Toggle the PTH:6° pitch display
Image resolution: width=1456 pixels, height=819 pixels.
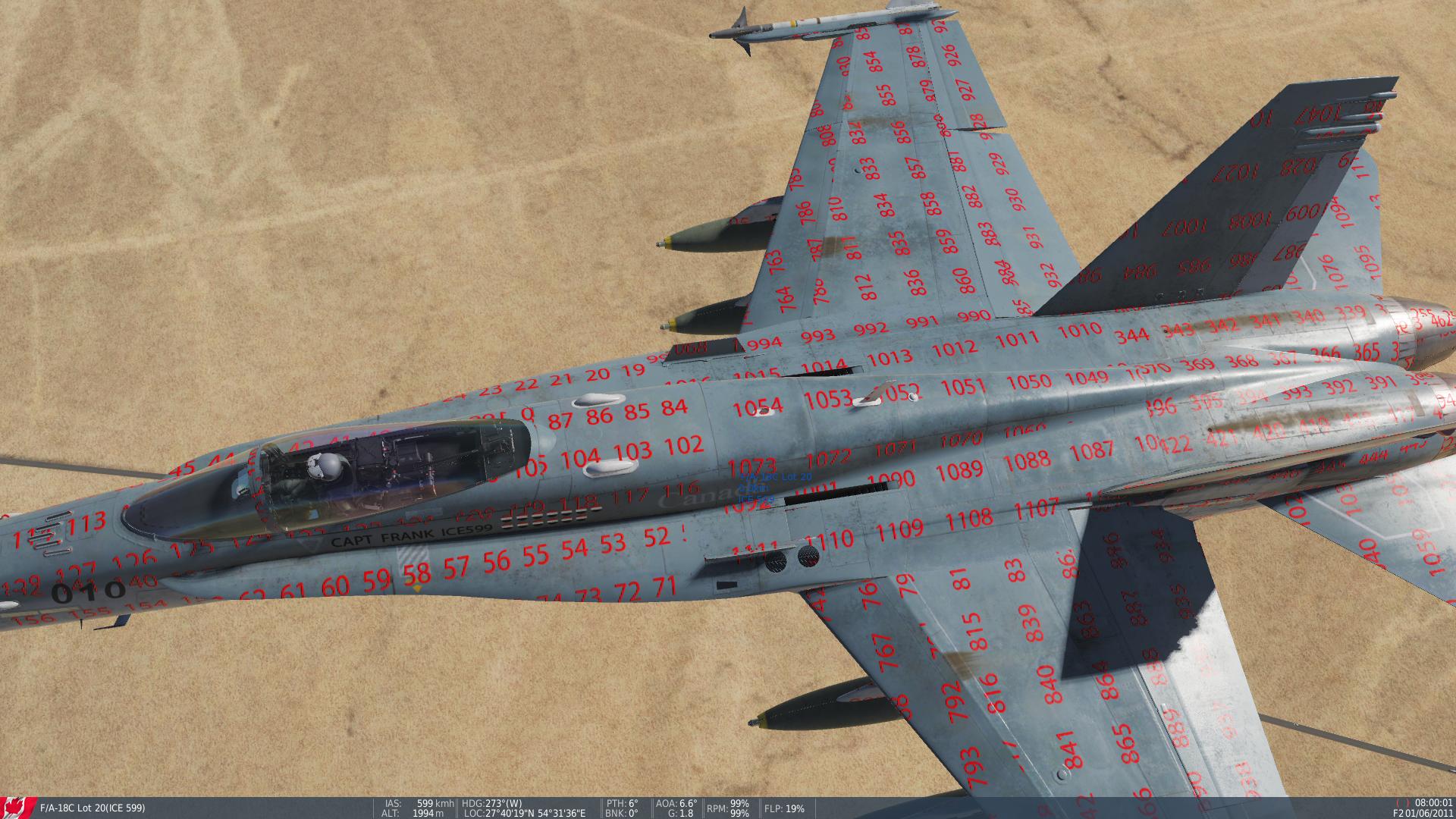[x=622, y=802]
